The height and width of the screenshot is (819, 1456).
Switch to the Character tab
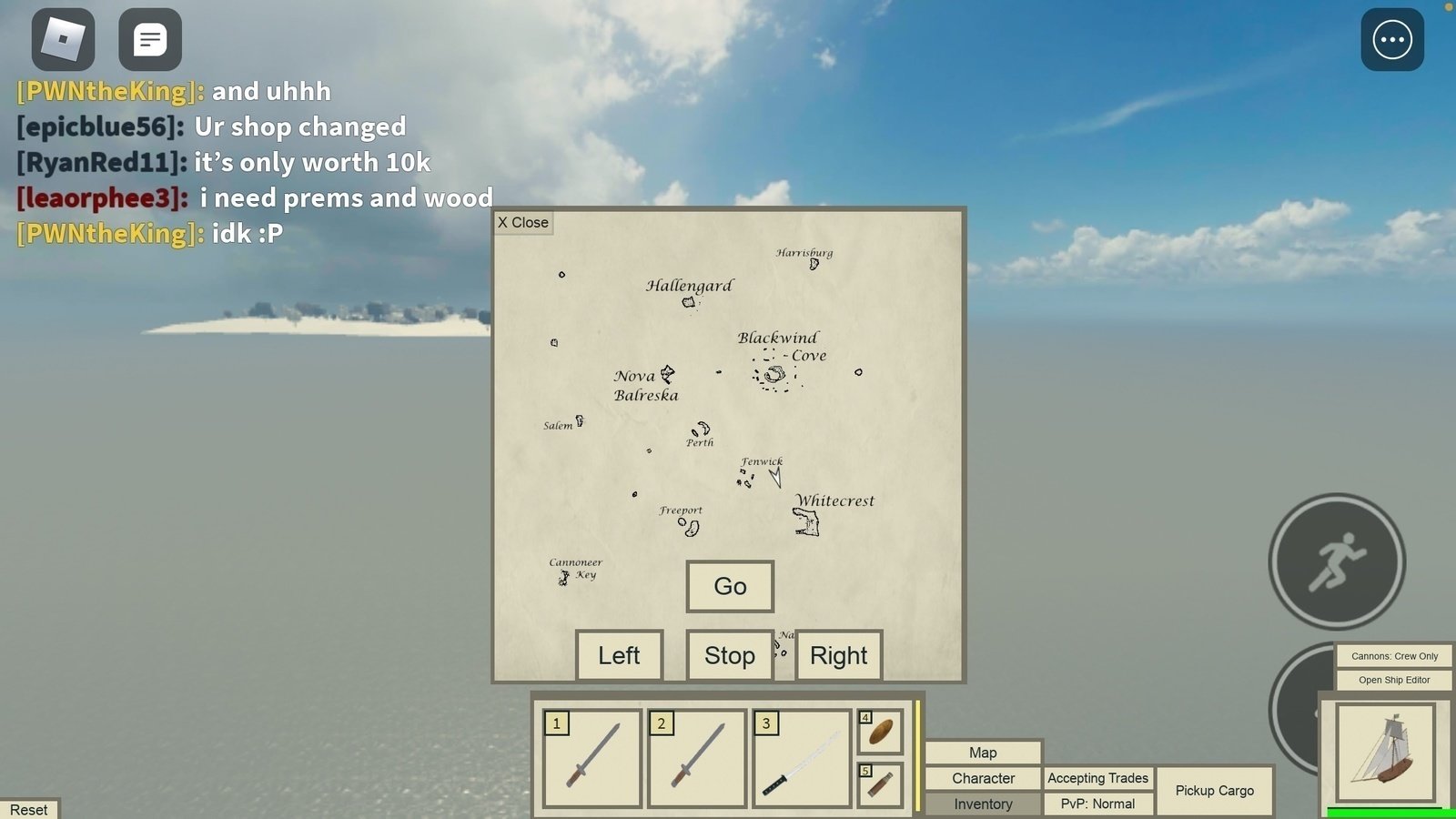(x=983, y=778)
